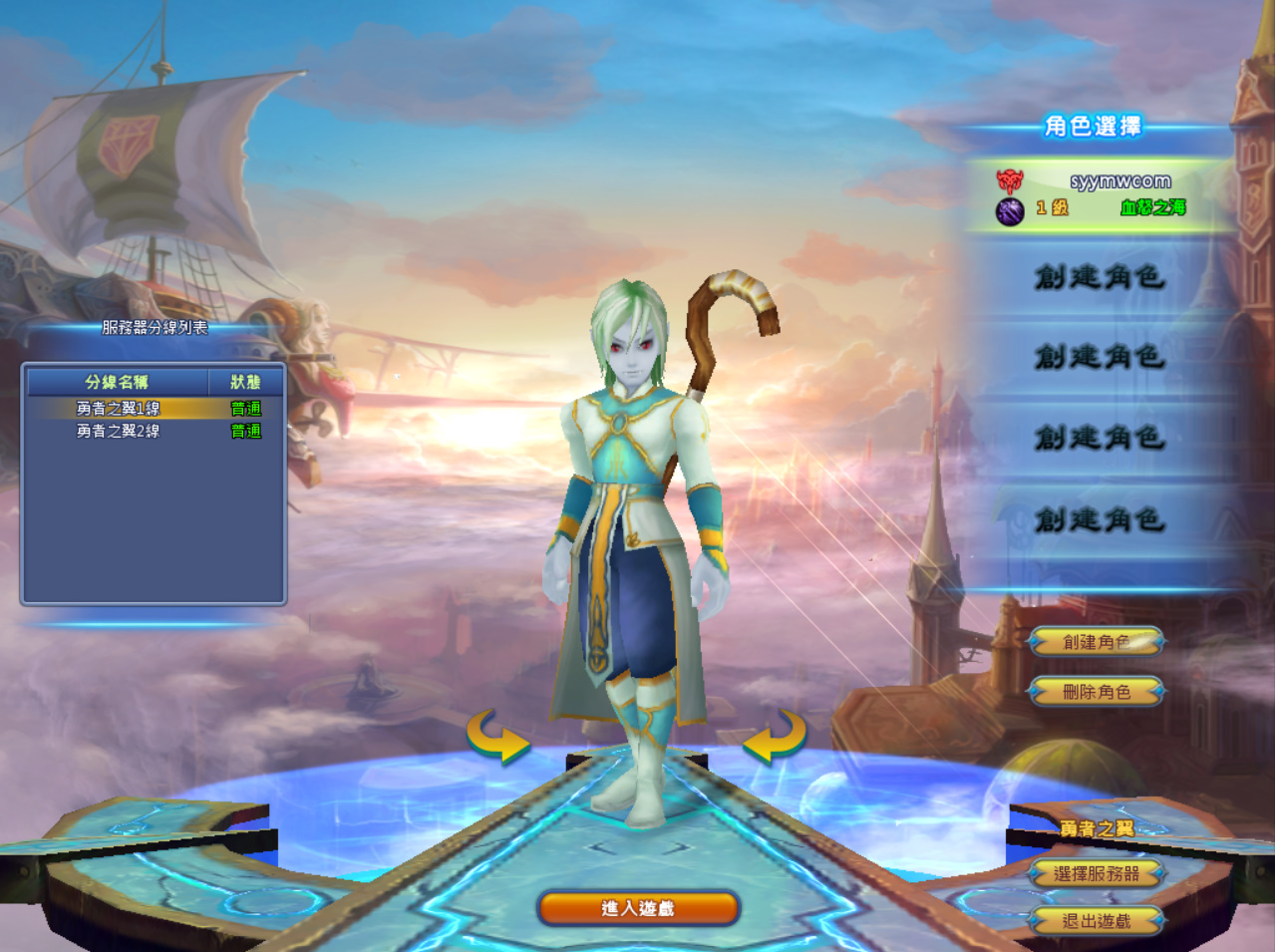Enter the game with 進入遊戲
This screenshot has height=952, width=1275.
[638, 908]
